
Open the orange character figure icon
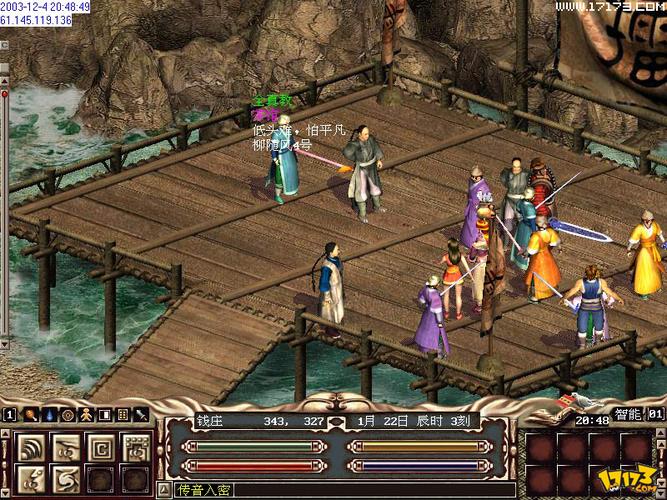[x=86, y=414]
